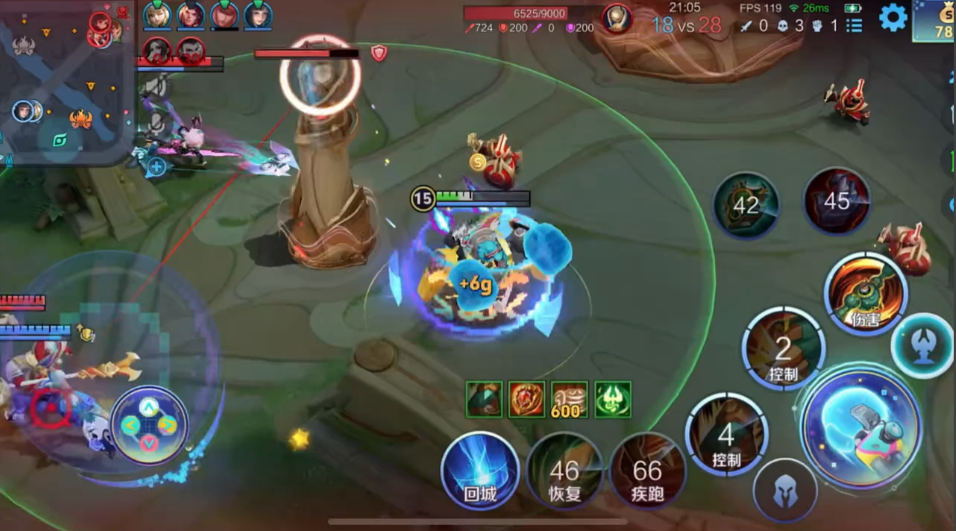Activate the item skill on cooldown 42
Screen dimensions: 956x531
pyautogui.click(x=746, y=205)
